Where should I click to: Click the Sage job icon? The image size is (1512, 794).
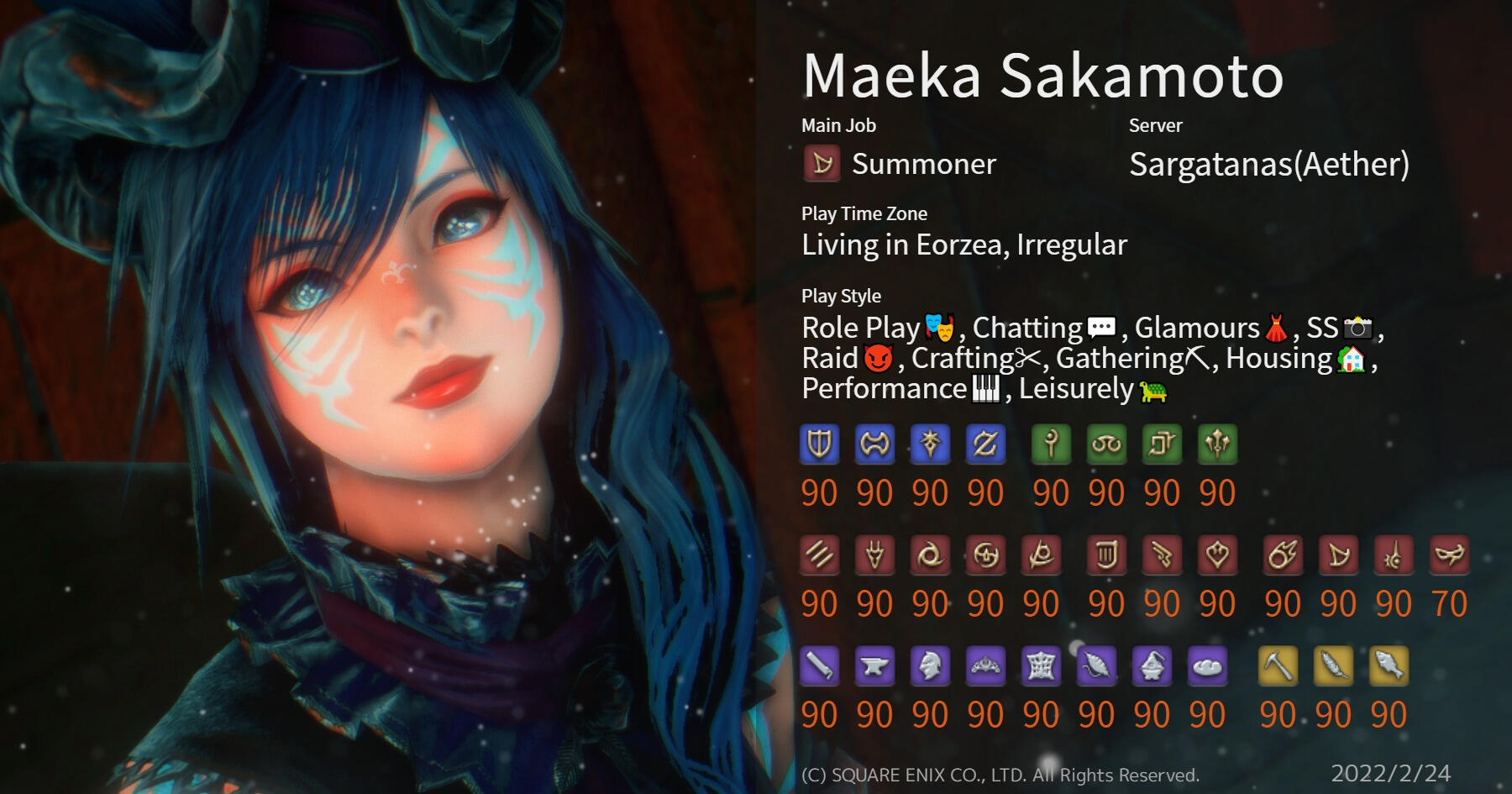click(x=1217, y=444)
